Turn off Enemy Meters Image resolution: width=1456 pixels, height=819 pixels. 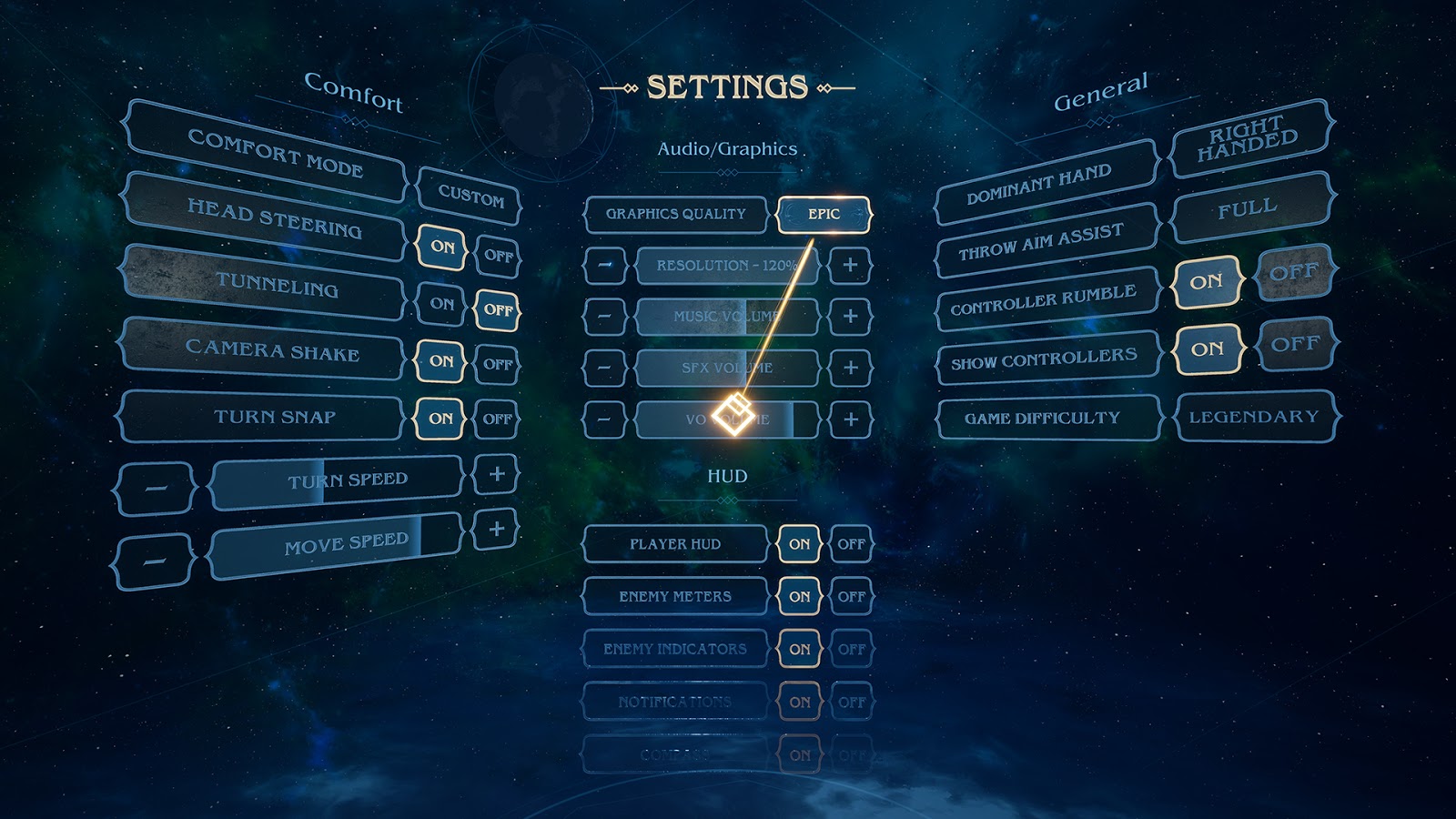853,596
